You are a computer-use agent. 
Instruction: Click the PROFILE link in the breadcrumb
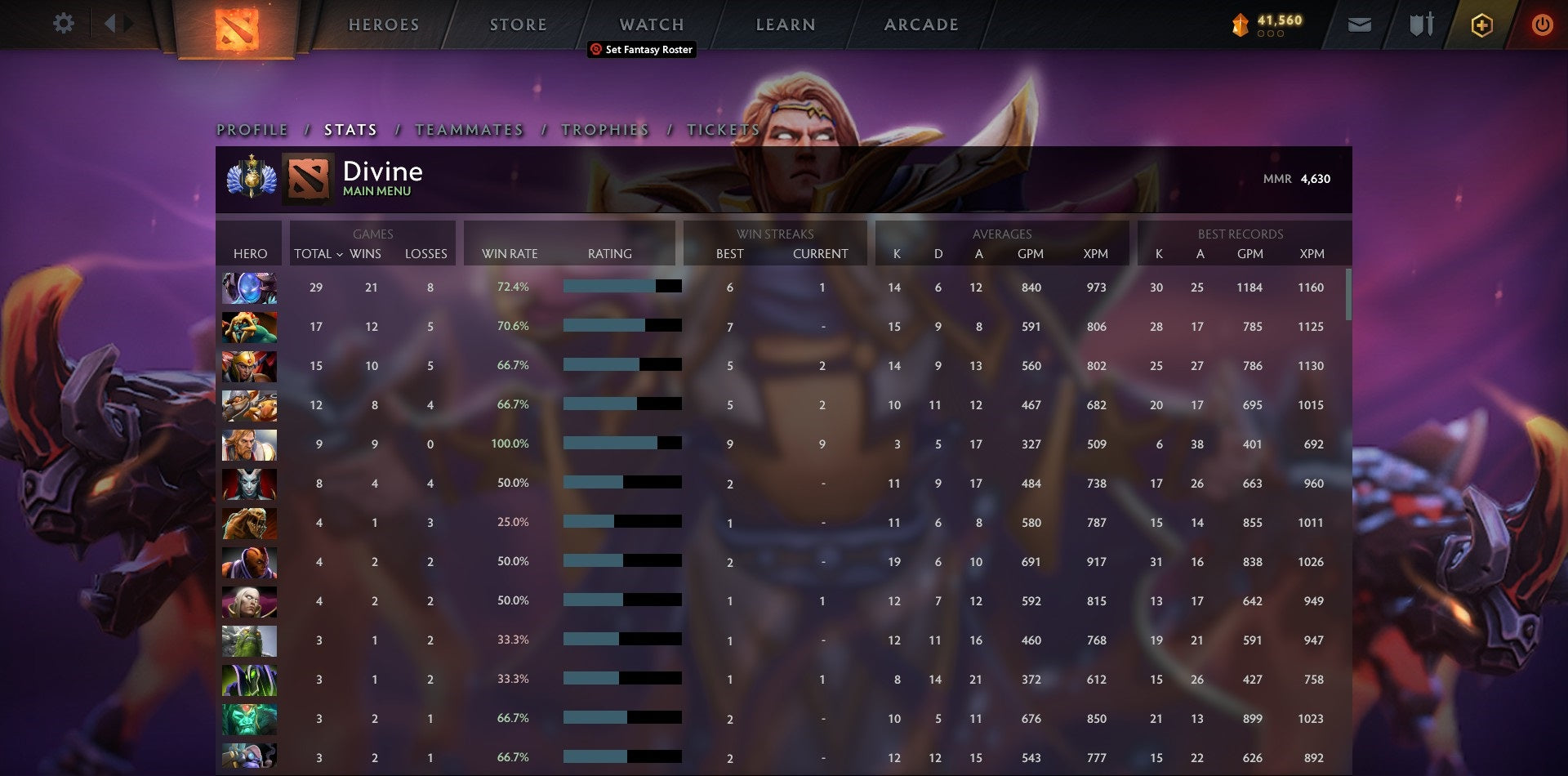[251, 130]
